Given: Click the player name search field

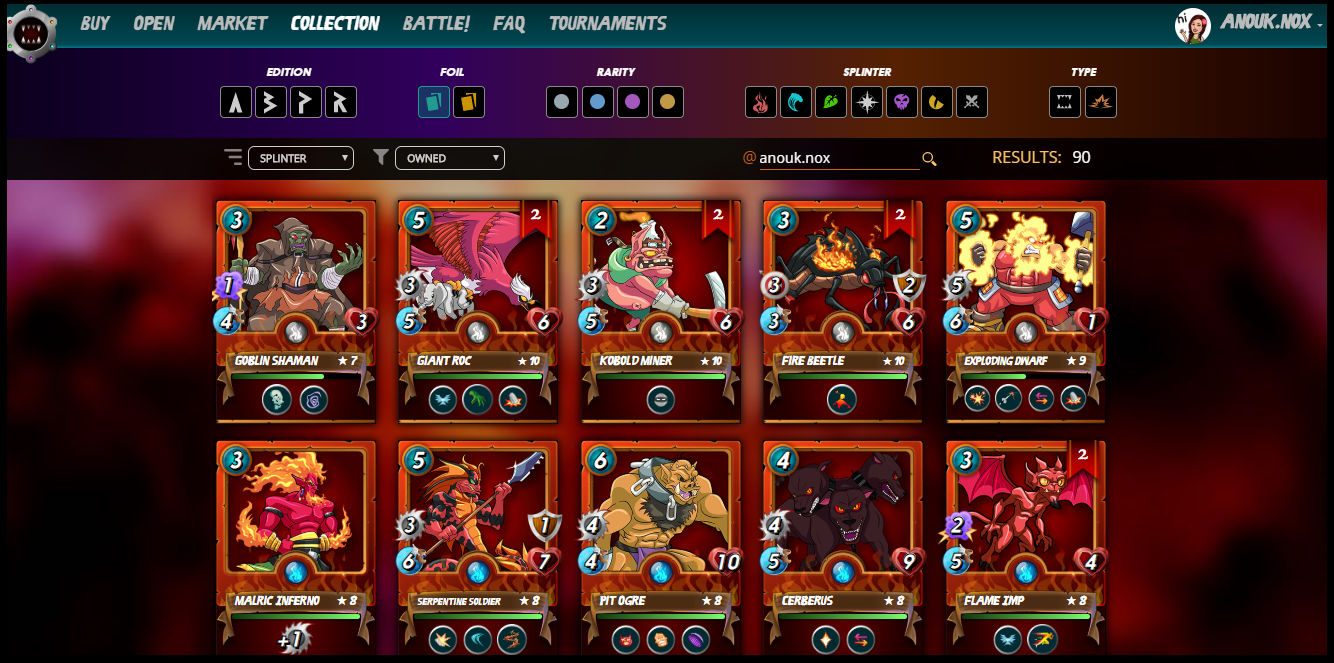Looking at the screenshot, I should pyautogui.click(x=837, y=158).
